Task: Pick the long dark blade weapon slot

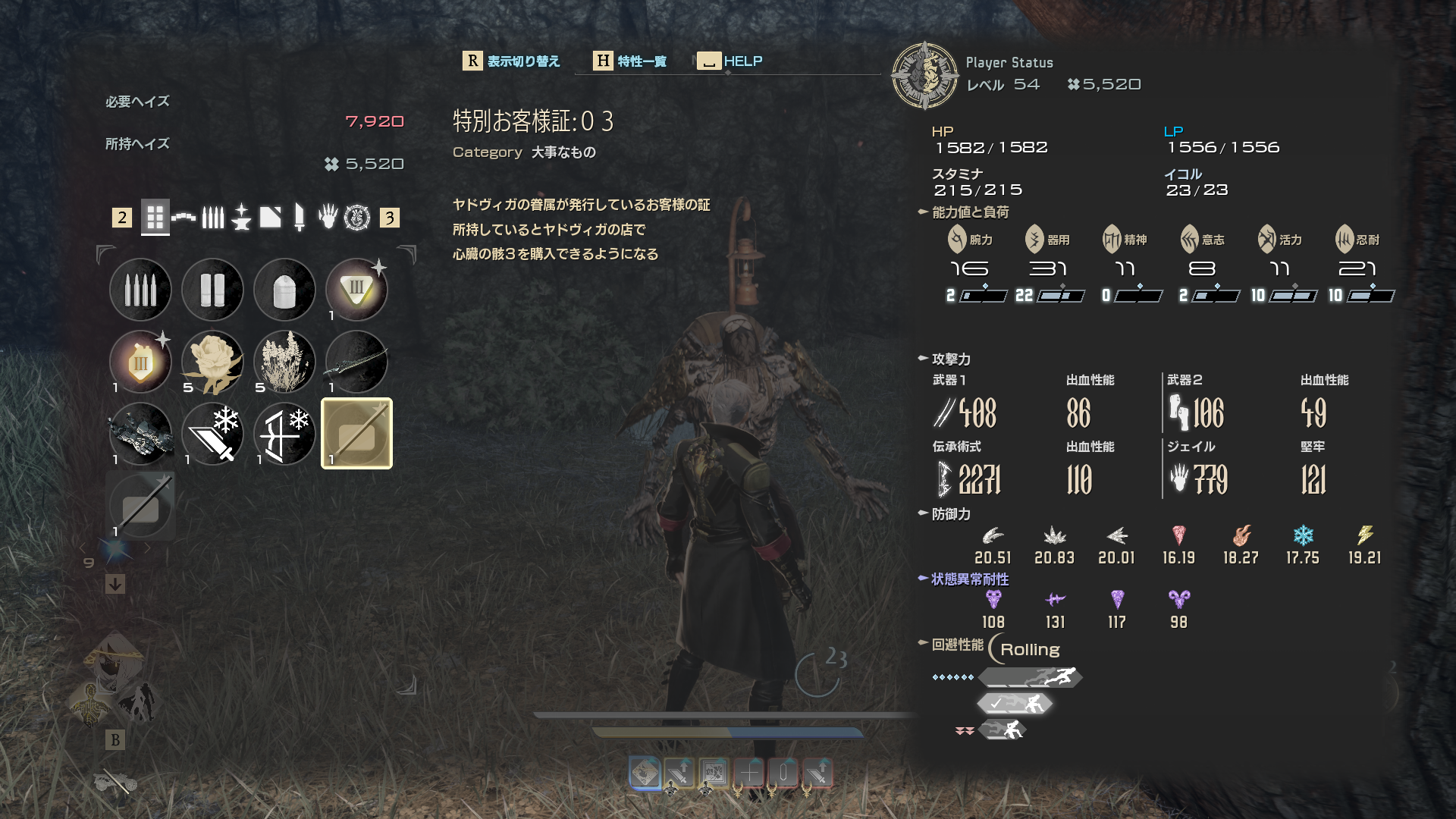Action: tap(356, 362)
